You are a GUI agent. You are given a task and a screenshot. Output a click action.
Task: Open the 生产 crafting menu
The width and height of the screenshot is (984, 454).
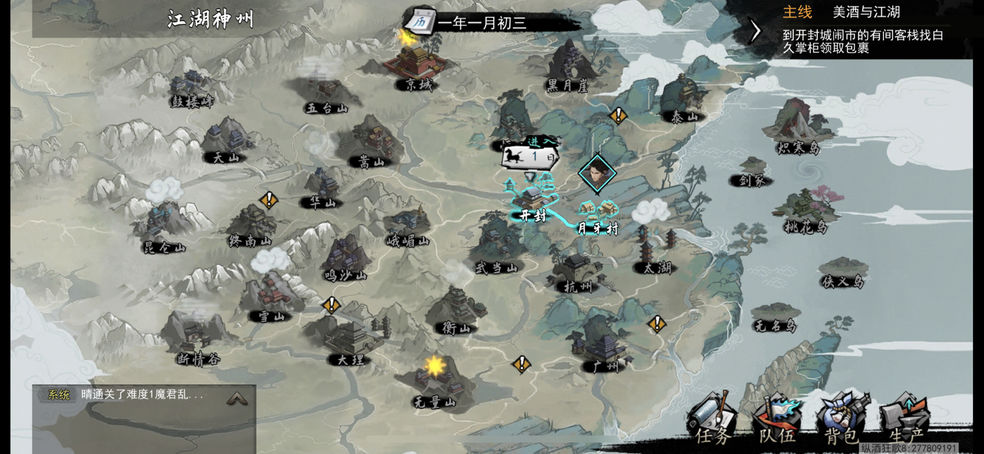pos(903,419)
